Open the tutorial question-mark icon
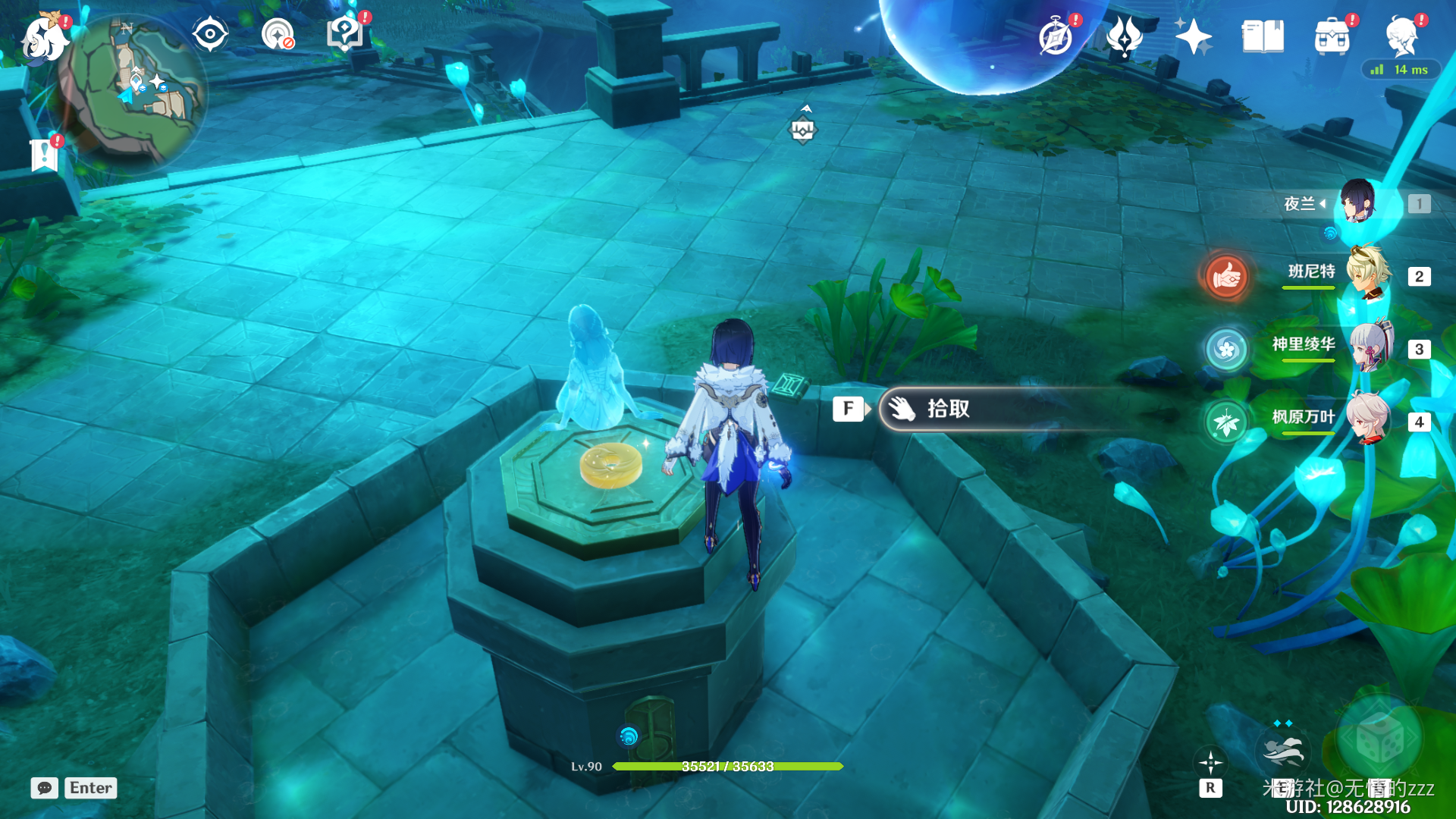The image size is (1456, 819). coord(345,33)
